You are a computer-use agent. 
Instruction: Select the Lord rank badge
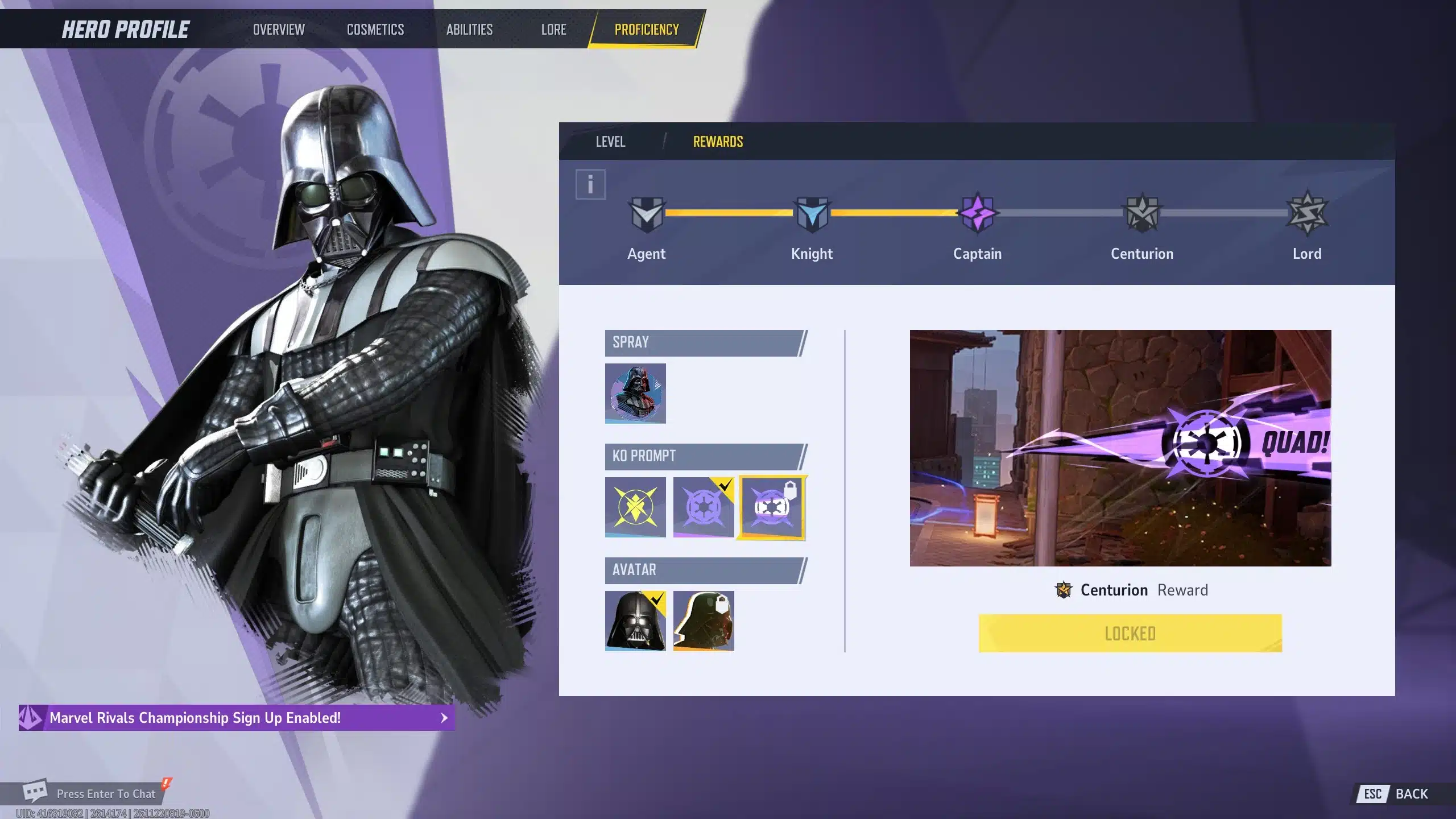click(1307, 214)
